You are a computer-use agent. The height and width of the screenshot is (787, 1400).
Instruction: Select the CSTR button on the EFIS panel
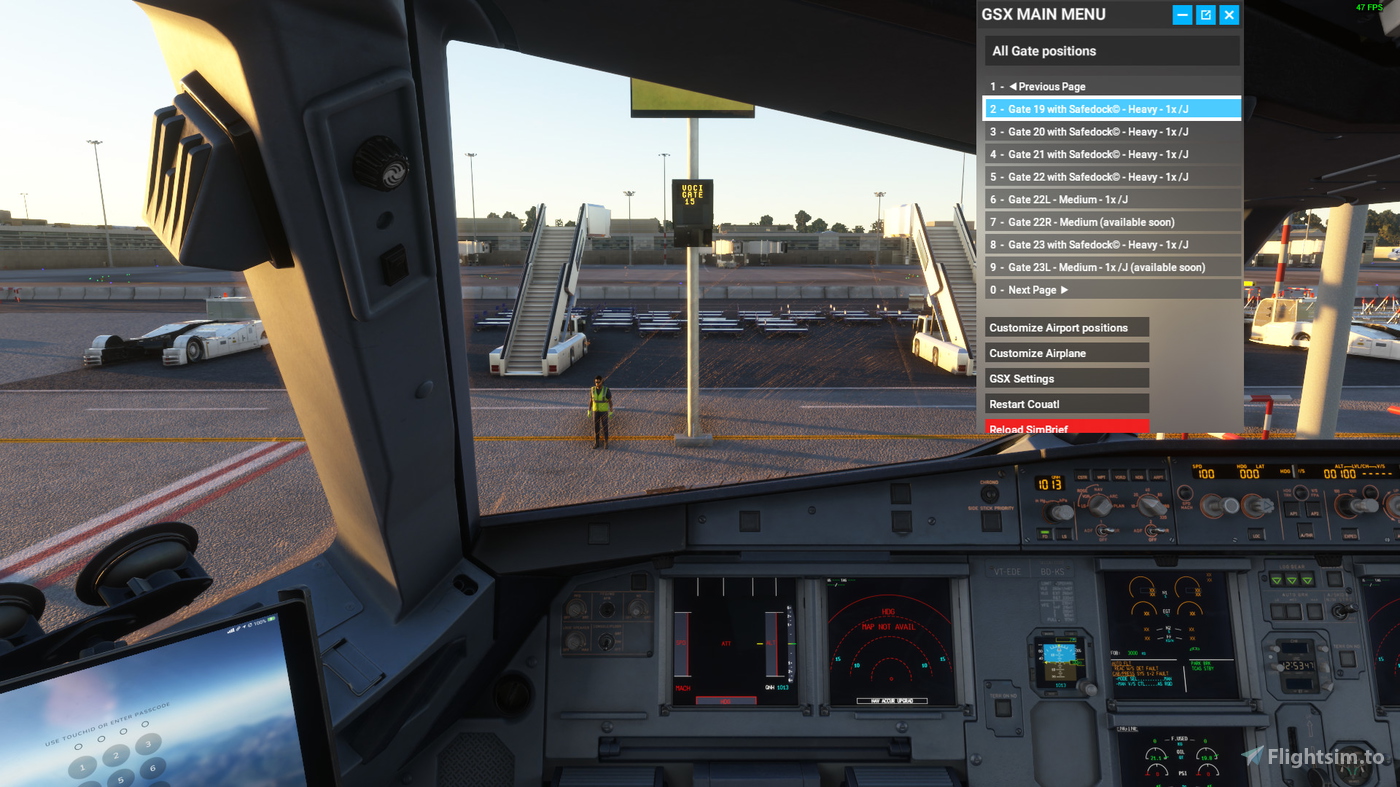1082,476
